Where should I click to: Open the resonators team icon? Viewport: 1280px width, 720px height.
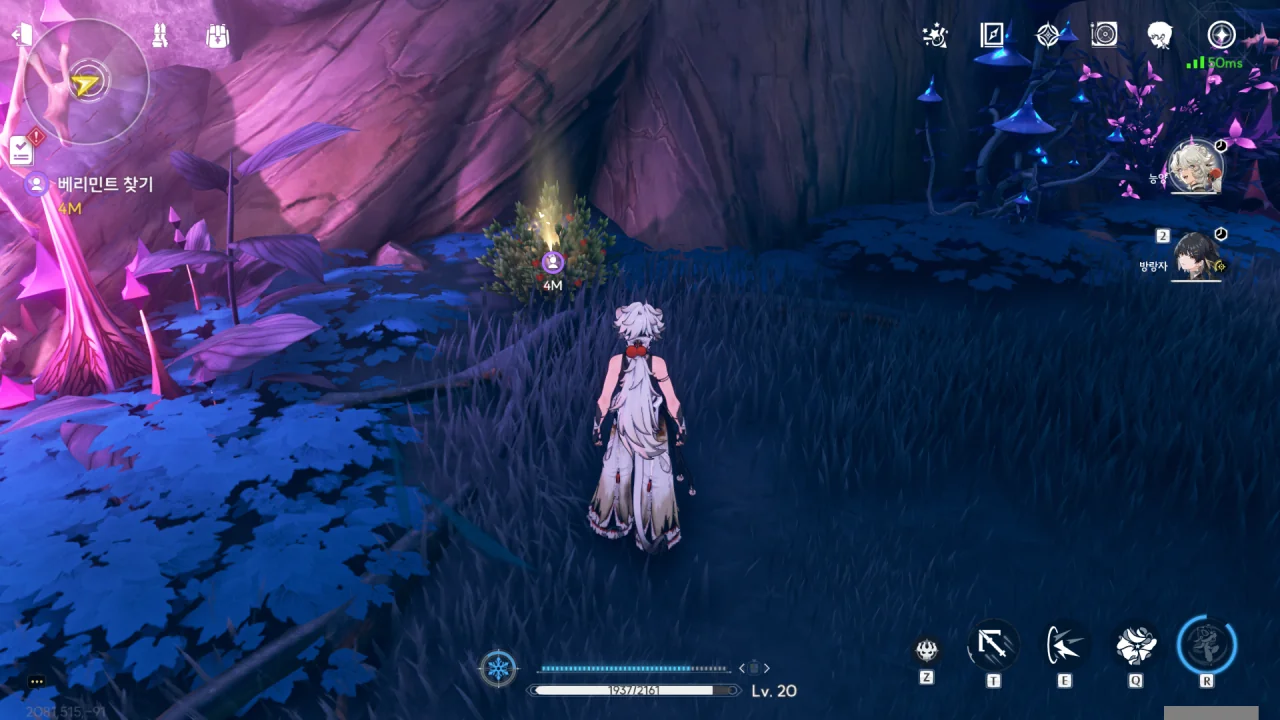[x=160, y=35]
